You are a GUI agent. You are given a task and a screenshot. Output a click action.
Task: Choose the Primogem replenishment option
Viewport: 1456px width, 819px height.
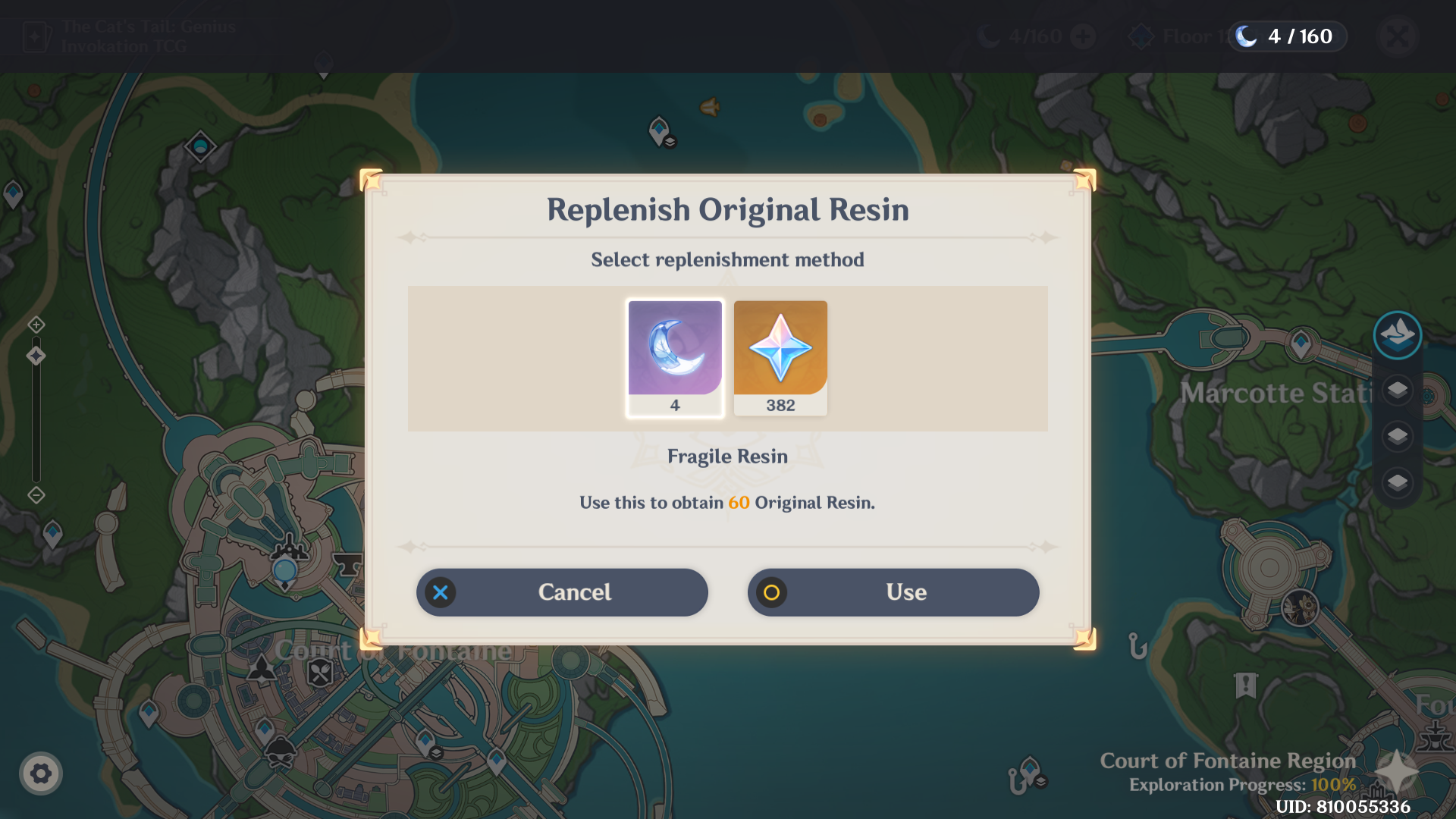780,357
